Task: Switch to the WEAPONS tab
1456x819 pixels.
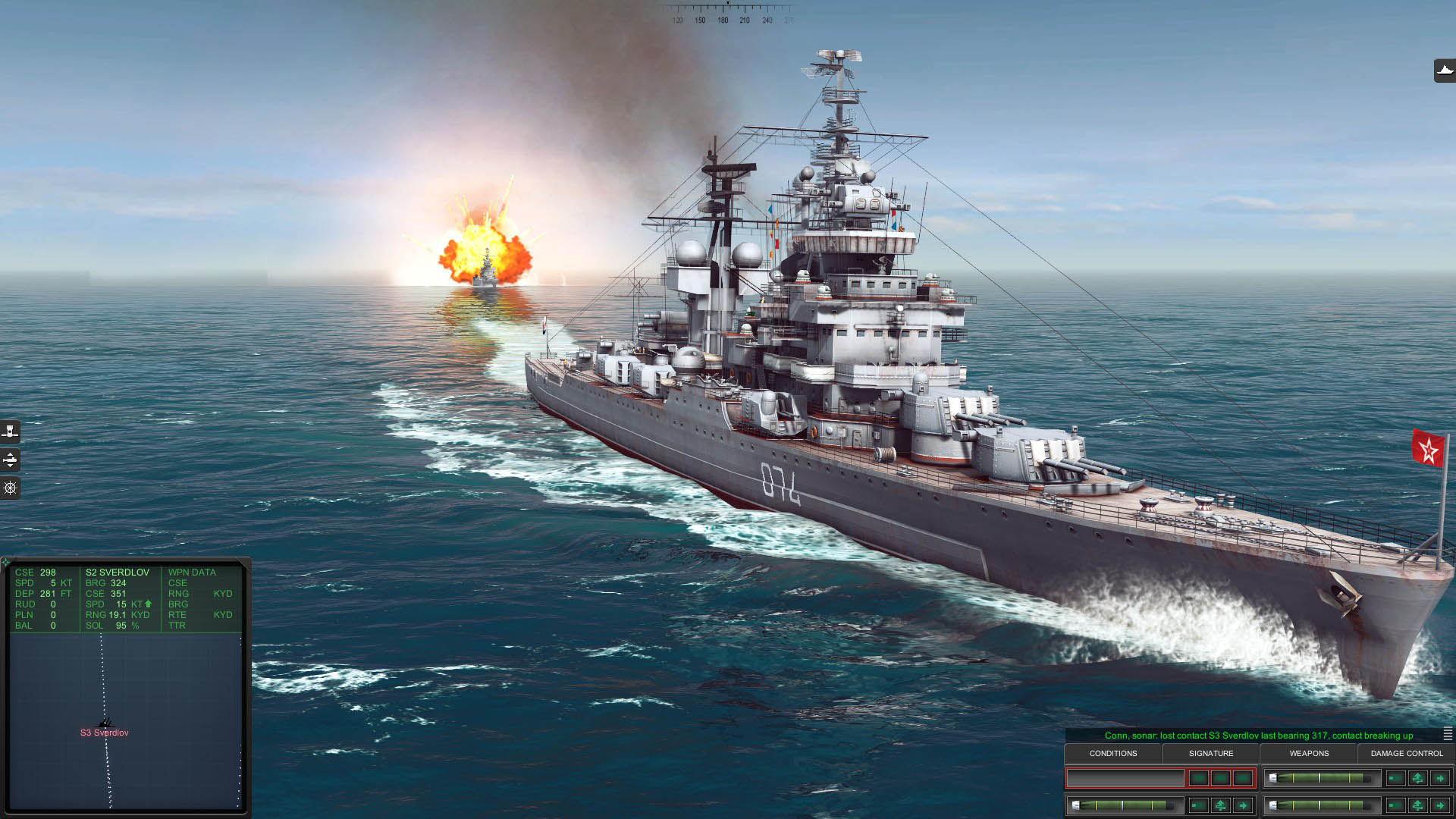Action: point(1310,753)
